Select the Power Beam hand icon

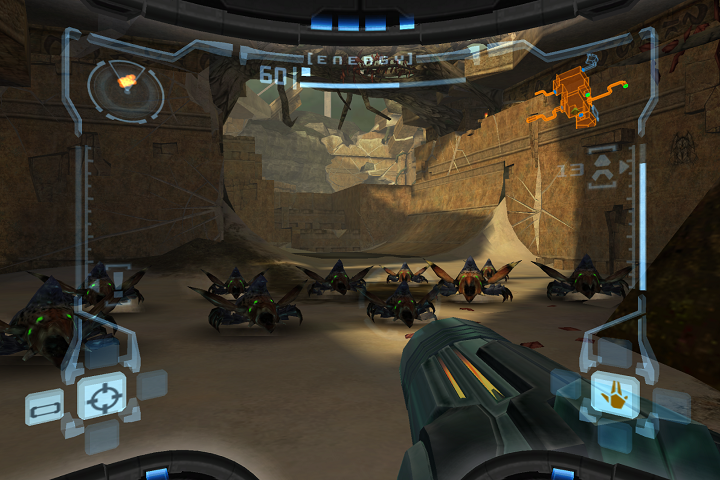(x=615, y=394)
